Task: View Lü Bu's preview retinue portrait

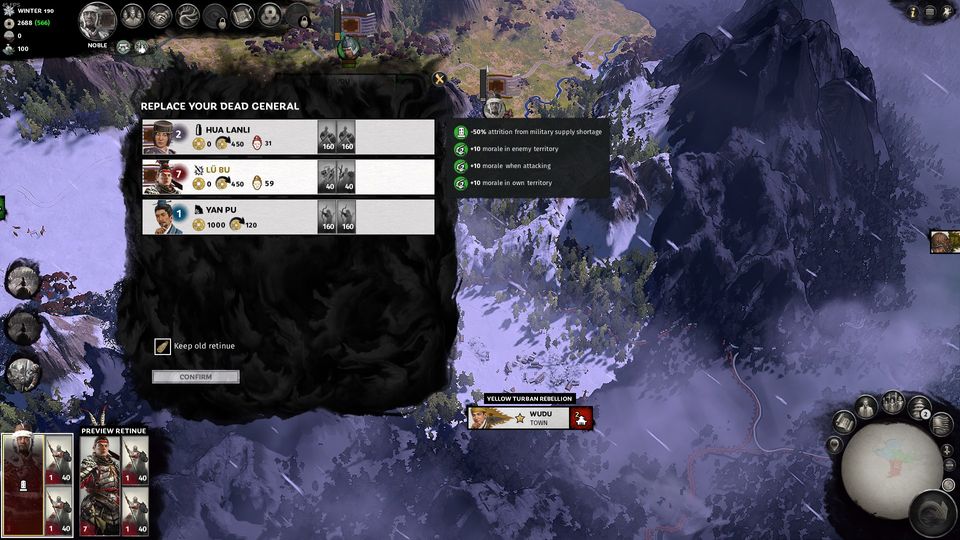Action: pos(100,483)
